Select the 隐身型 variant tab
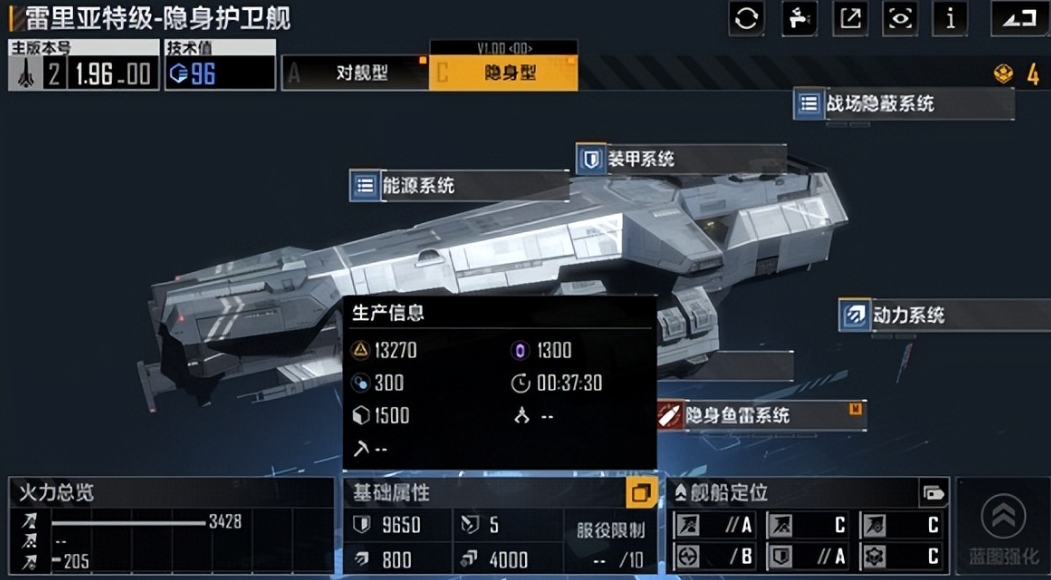Image resolution: width=1051 pixels, height=580 pixels. [x=503, y=73]
